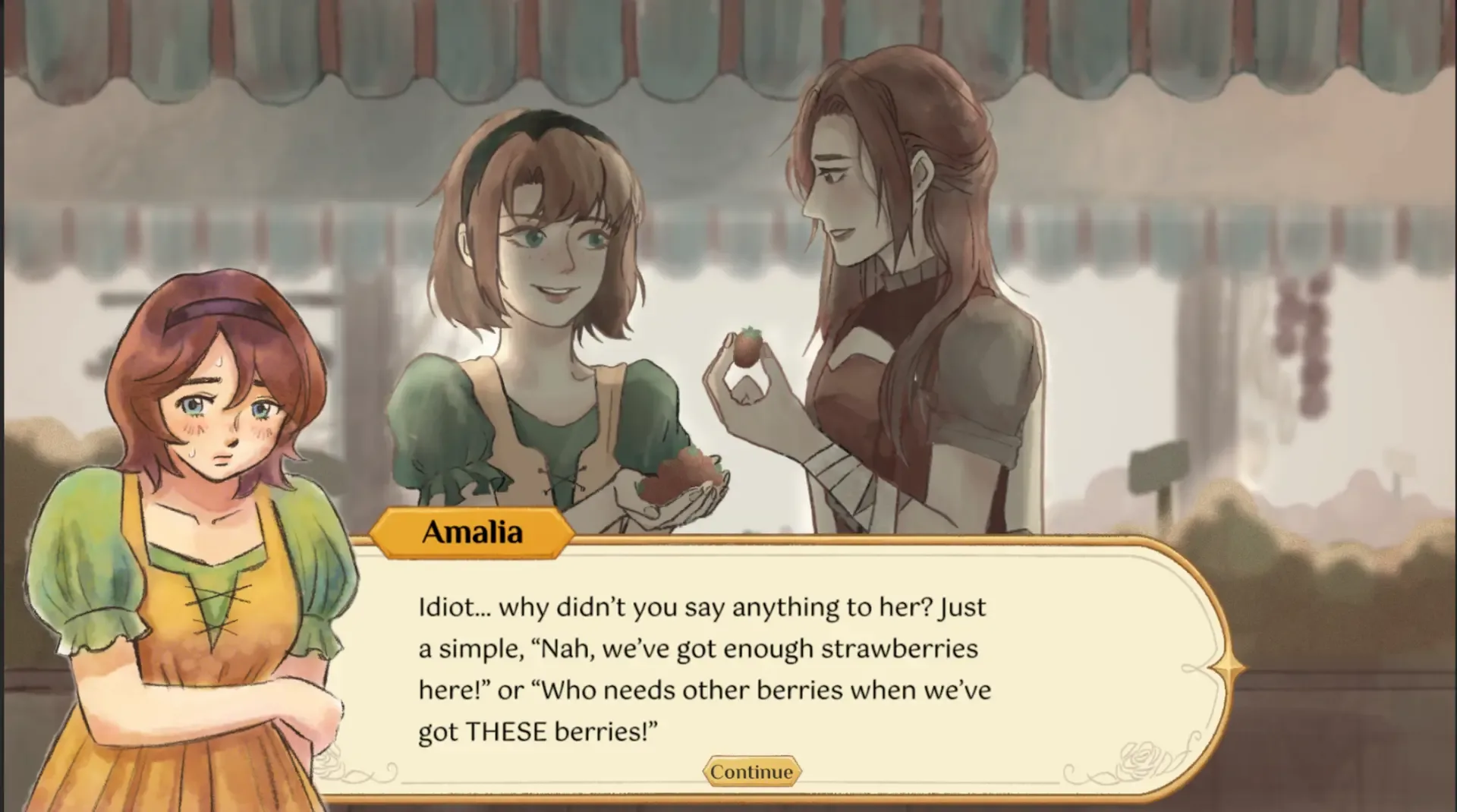The width and height of the screenshot is (1457, 812).
Task: Select the Amalia name plate
Action: click(472, 532)
